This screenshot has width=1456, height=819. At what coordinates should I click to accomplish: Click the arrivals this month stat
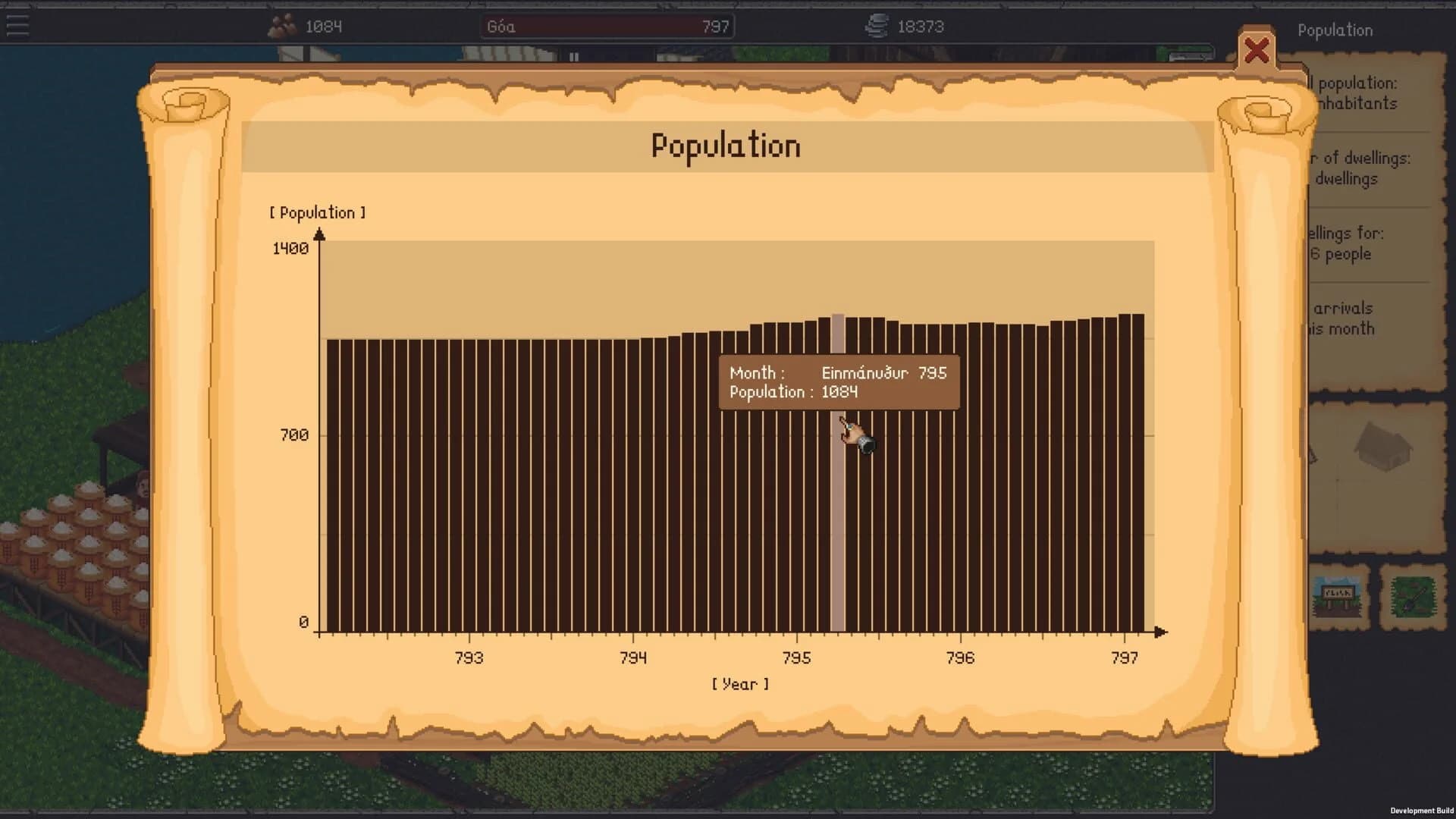[1357, 318]
